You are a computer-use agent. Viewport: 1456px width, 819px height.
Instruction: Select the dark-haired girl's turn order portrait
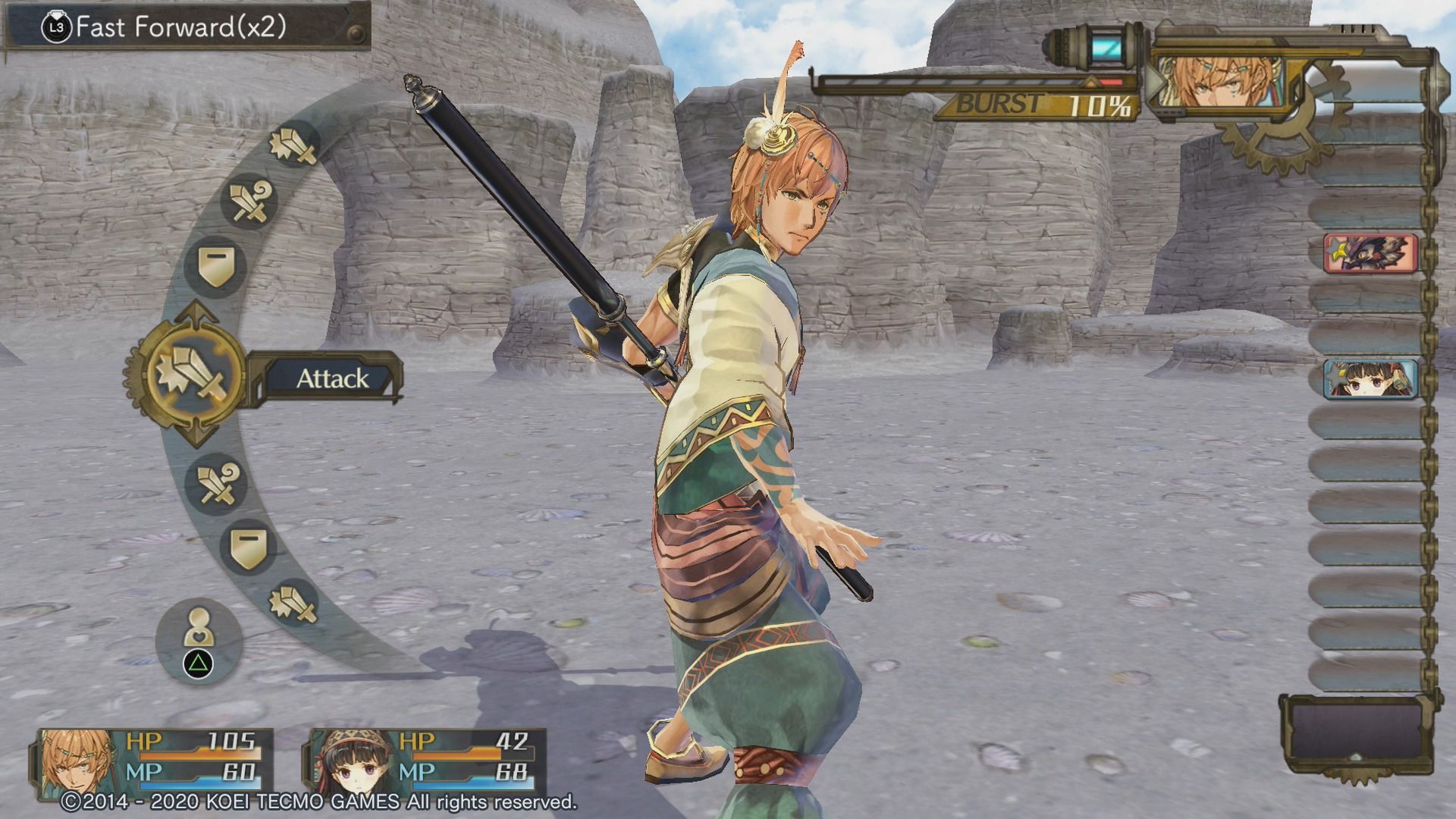coord(1370,379)
